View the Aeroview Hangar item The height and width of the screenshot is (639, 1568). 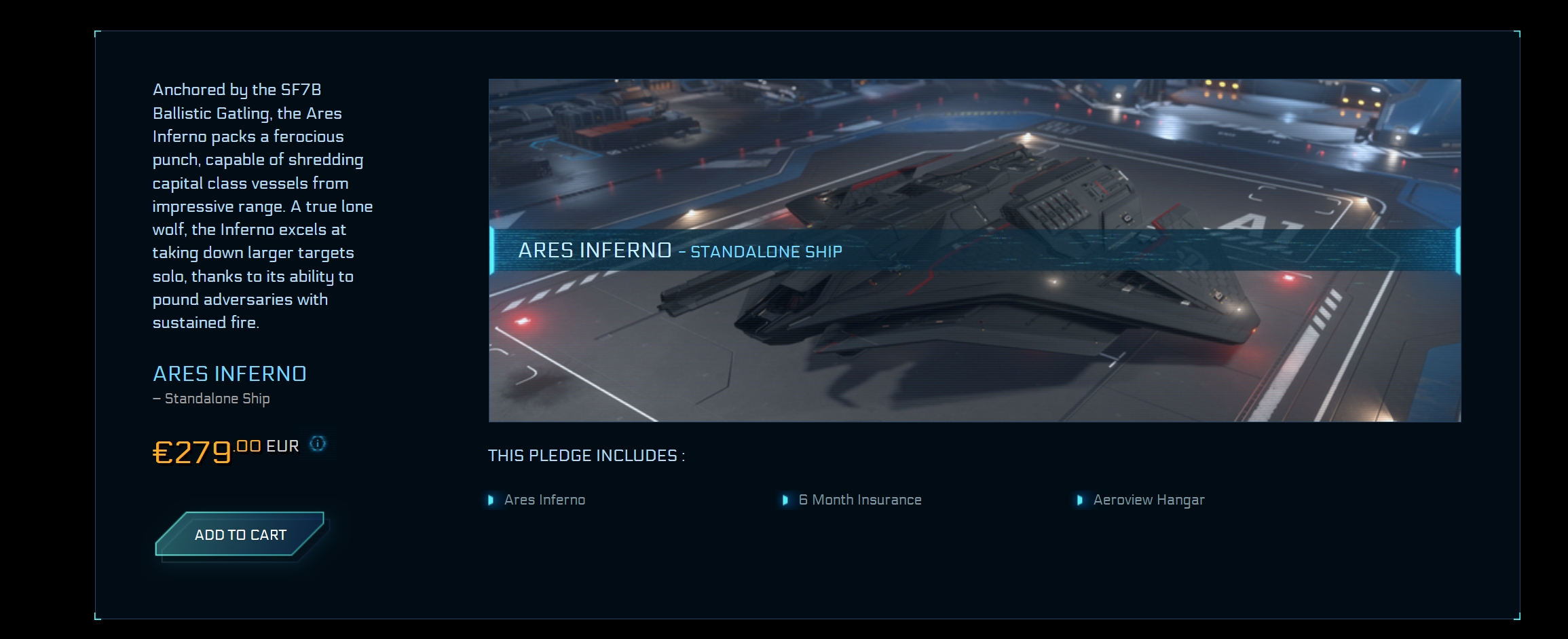point(1149,500)
